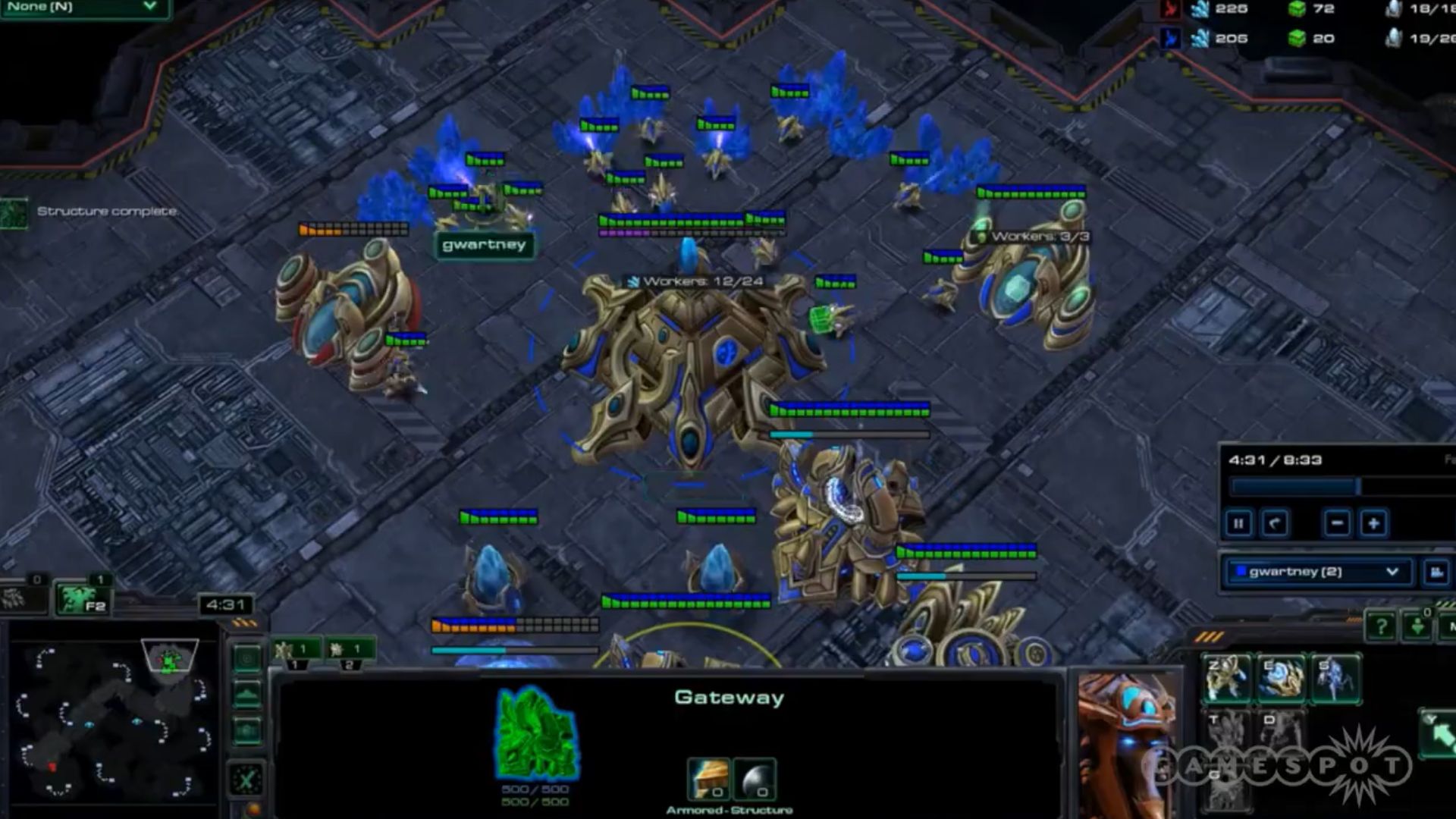Image resolution: width=1456 pixels, height=819 pixels.
Task: Open the gwartney (2) player dropdown
Action: [x=1318, y=572]
